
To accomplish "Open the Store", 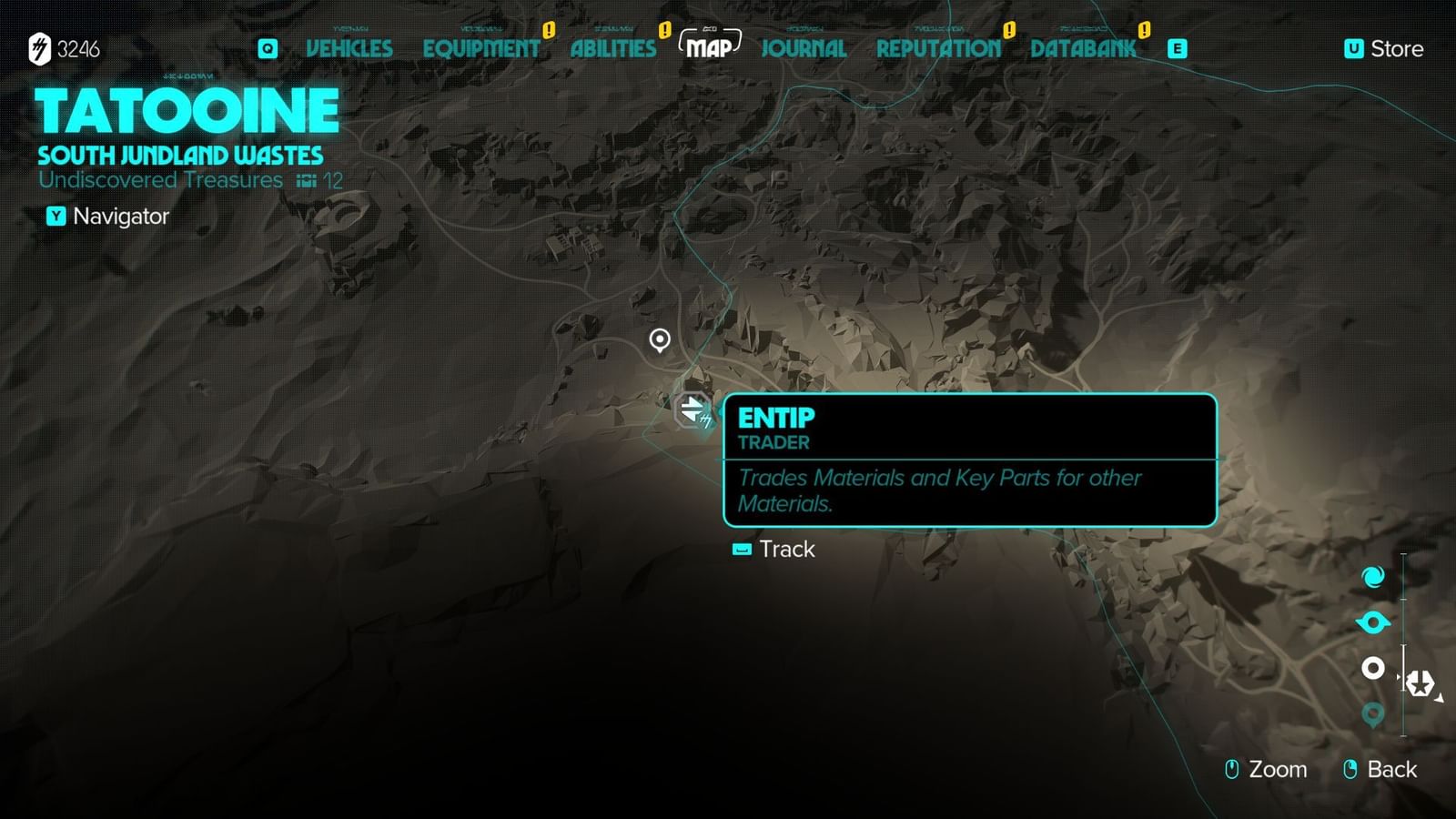I will [x=1386, y=49].
